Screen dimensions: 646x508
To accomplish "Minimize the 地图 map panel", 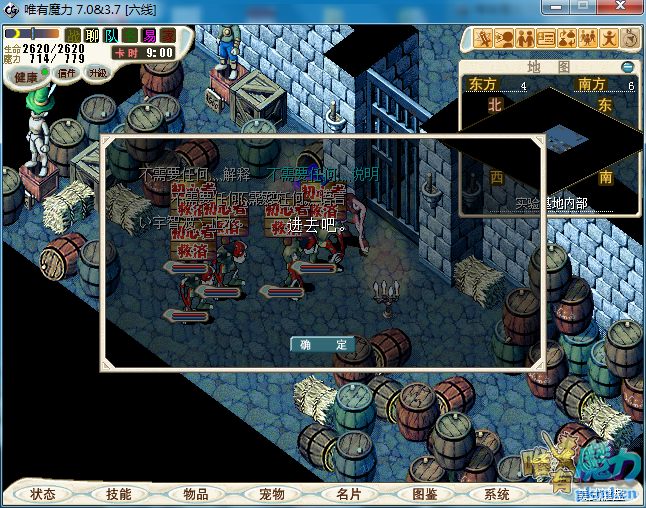I will click(627, 67).
